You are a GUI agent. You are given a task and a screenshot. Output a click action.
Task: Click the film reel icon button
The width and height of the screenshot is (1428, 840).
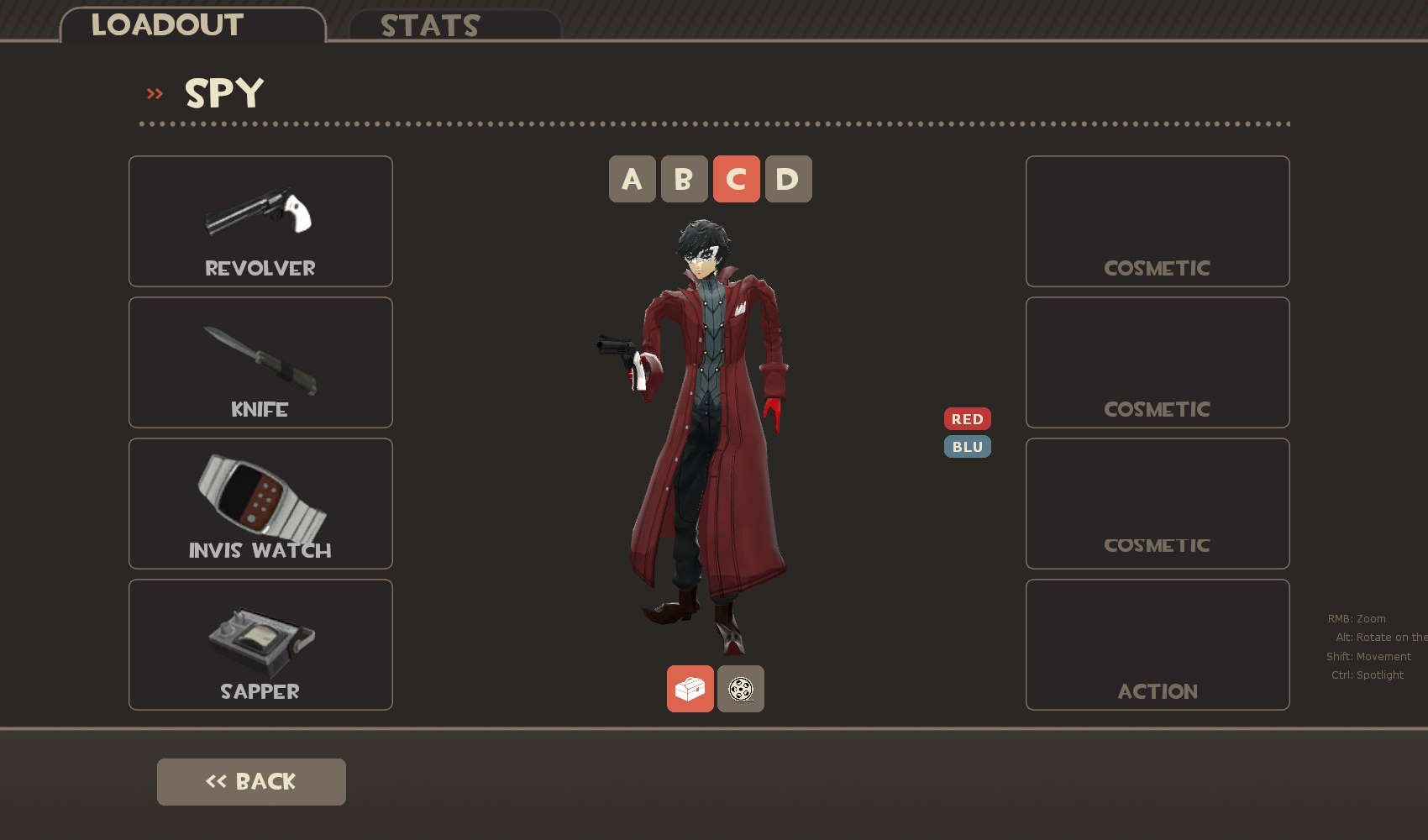click(741, 689)
